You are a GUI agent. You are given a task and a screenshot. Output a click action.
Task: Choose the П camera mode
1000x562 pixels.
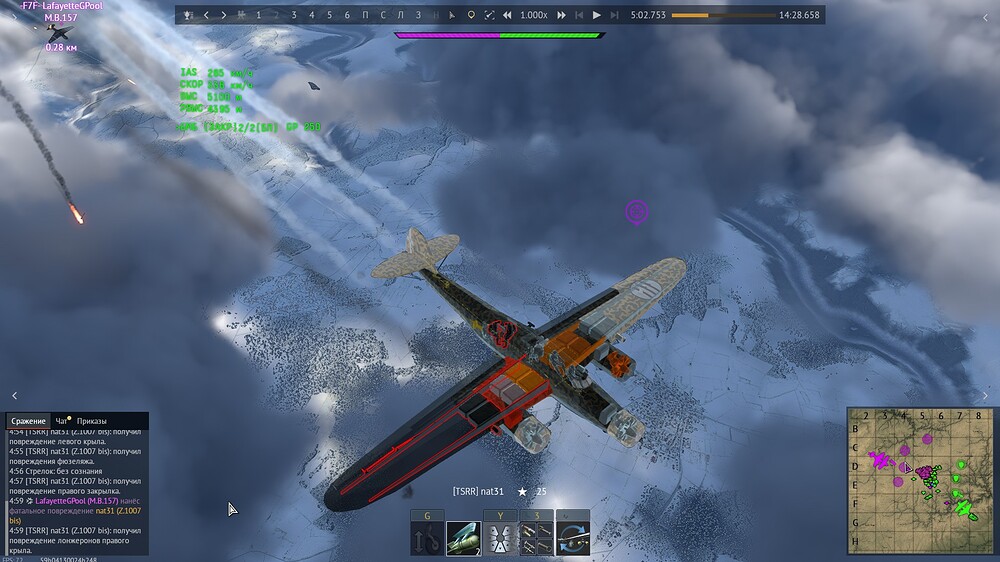tap(366, 15)
